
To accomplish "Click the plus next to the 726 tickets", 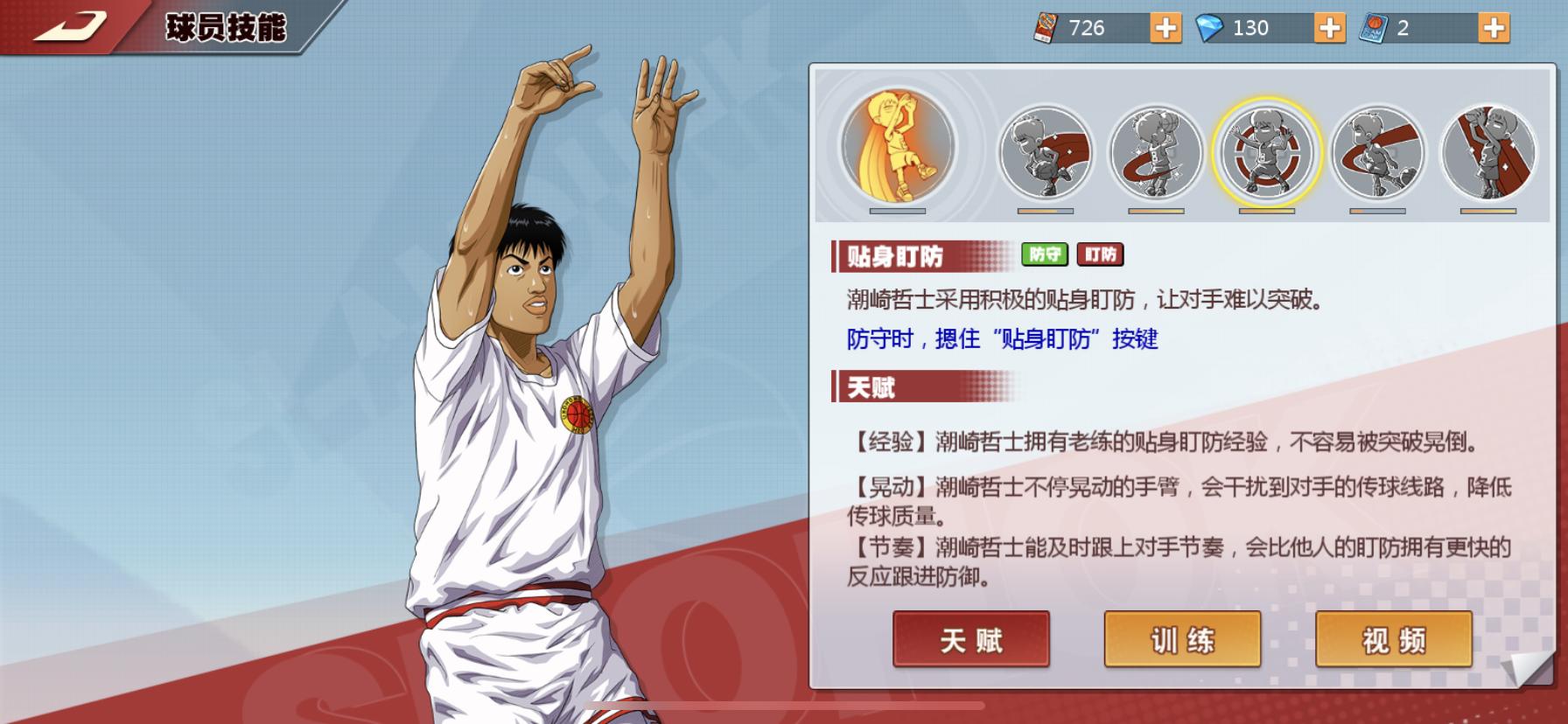I will coord(1167,28).
